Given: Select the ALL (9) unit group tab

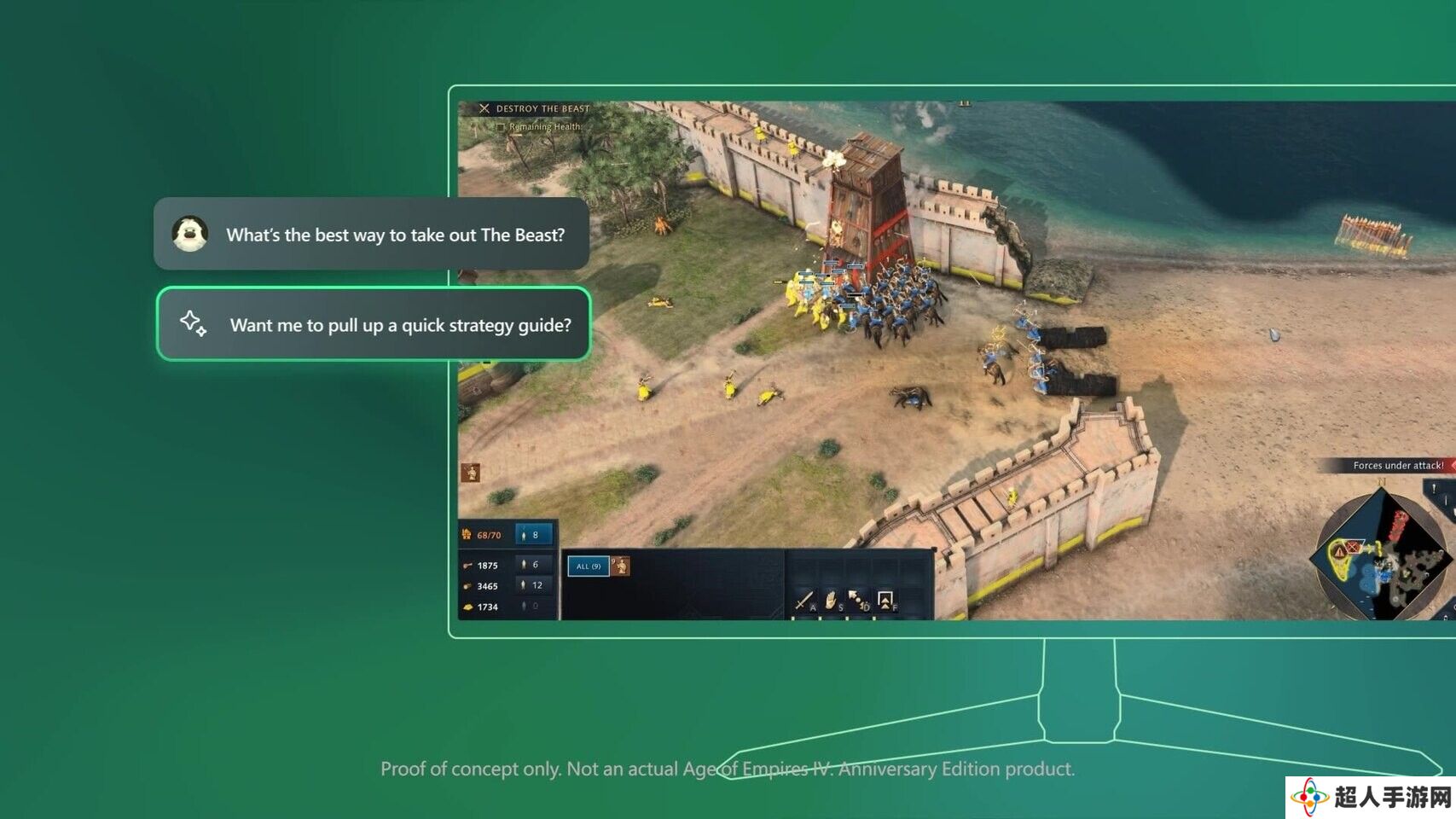Looking at the screenshot, I should pos(588,566).
